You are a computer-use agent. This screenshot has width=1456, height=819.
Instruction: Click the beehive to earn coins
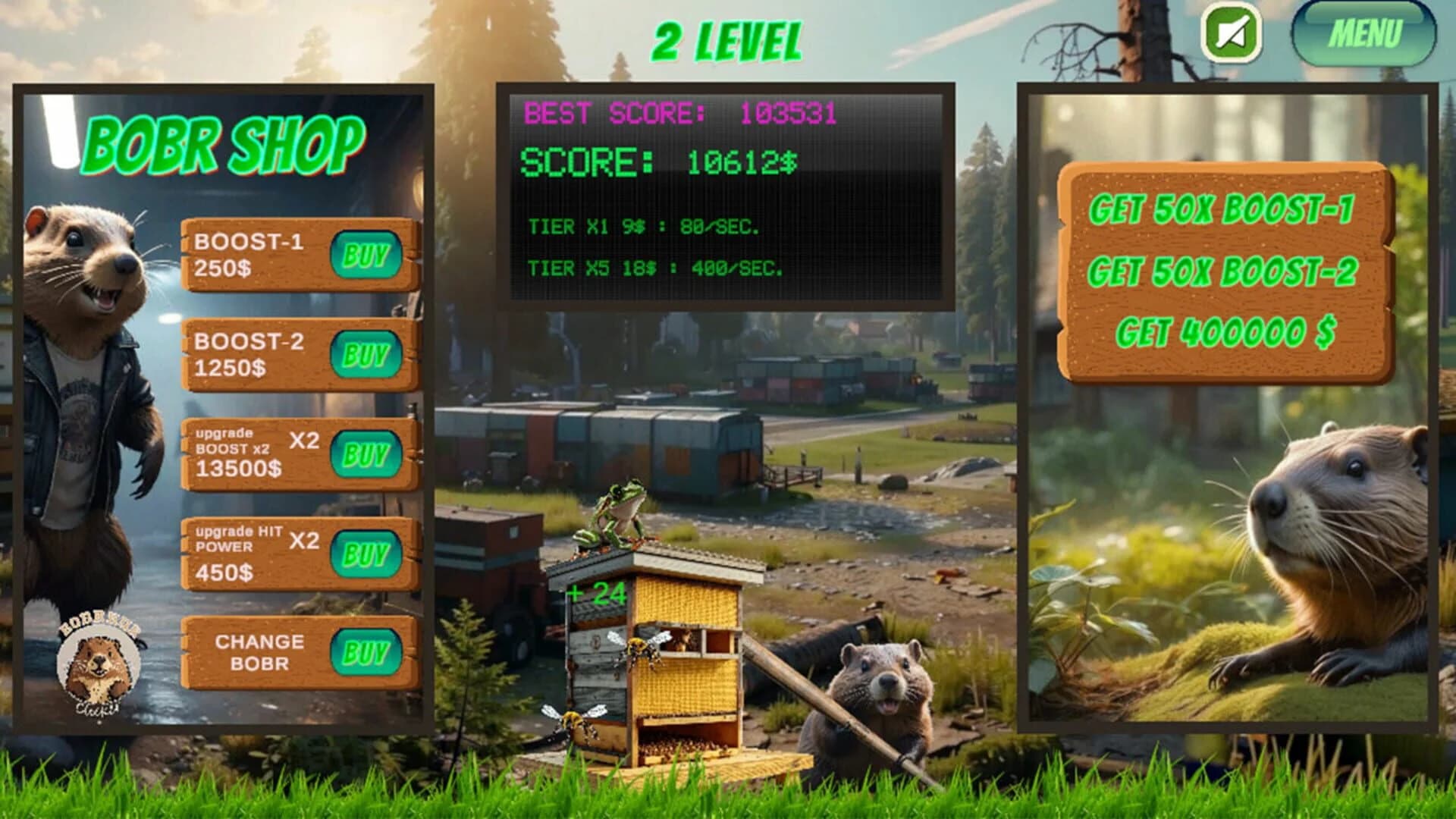click(x=667, y=667)
